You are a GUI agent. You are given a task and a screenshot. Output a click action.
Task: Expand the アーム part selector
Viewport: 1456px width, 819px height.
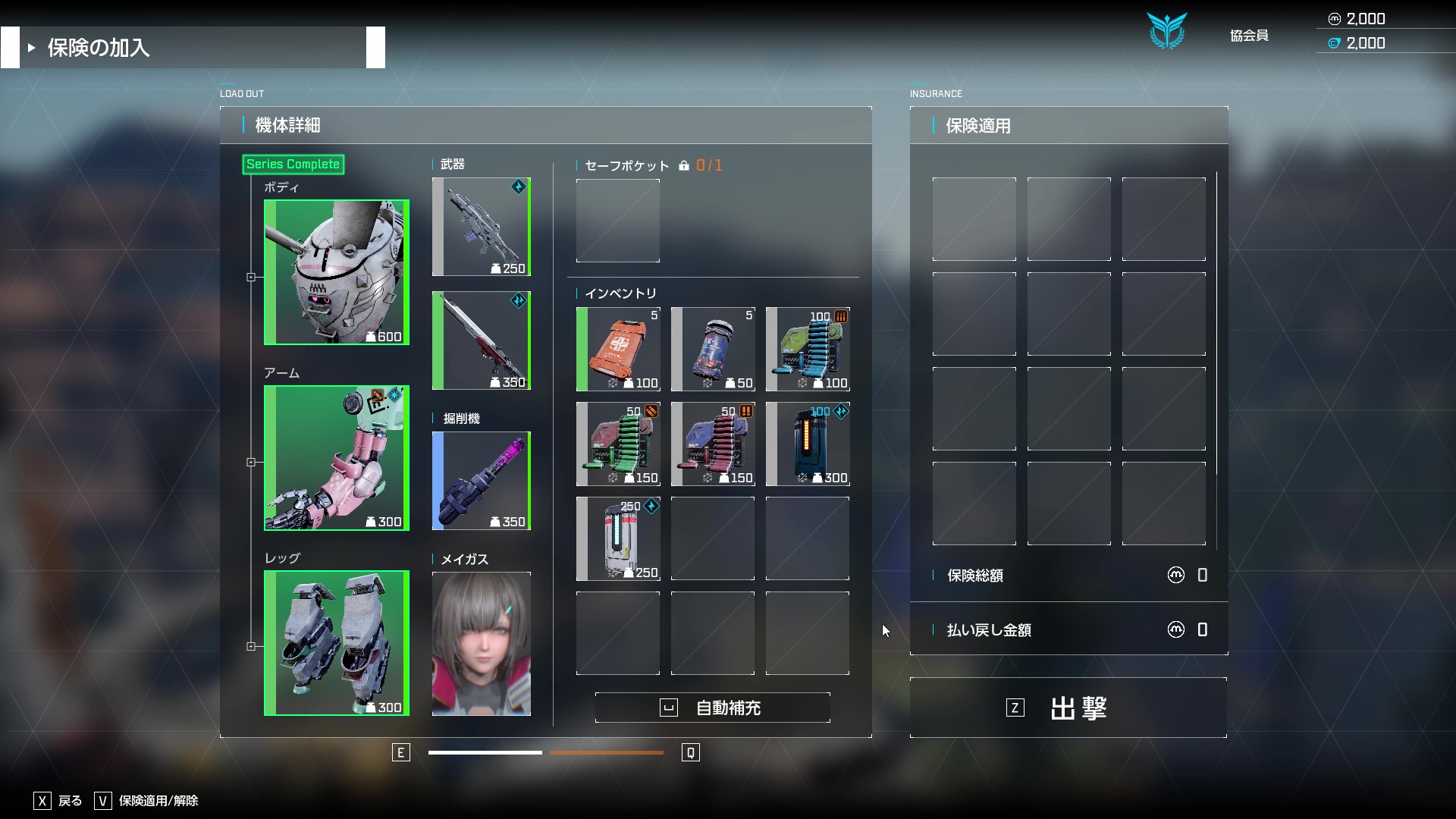click(252, 462)
